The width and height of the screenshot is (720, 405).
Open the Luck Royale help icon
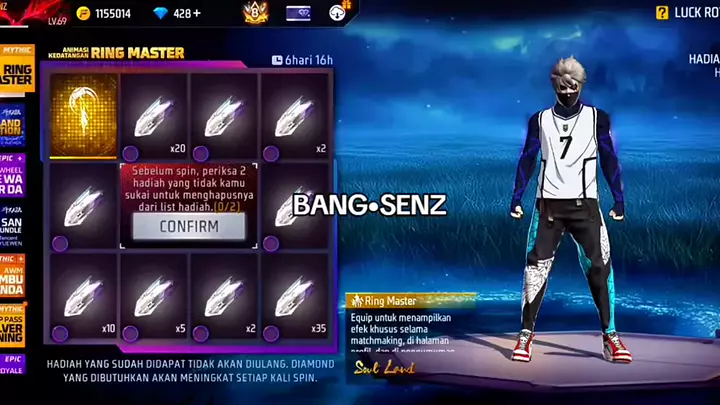click(662, 13)
